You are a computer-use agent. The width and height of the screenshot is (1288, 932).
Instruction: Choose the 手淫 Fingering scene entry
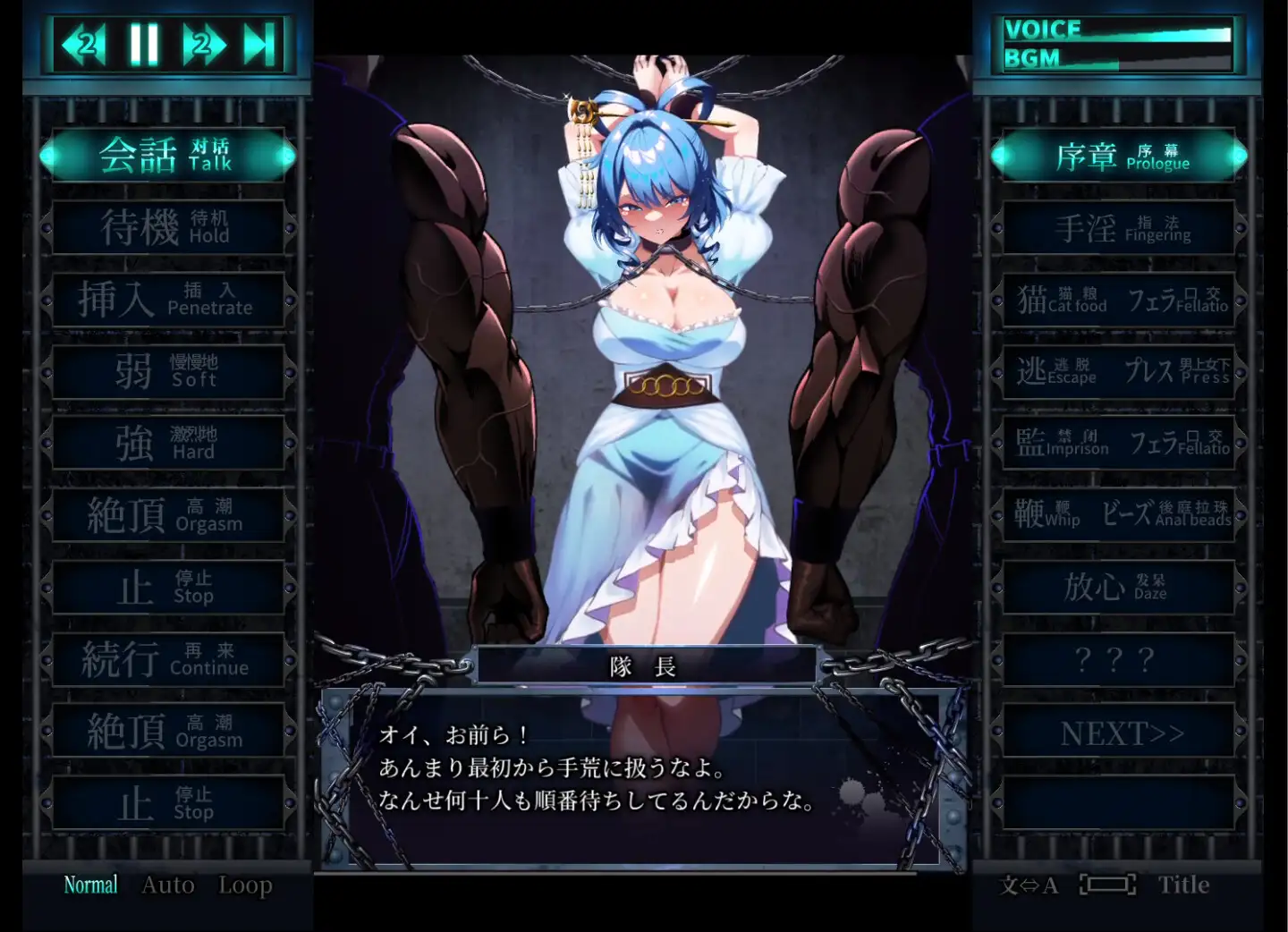coord(1117,226)
